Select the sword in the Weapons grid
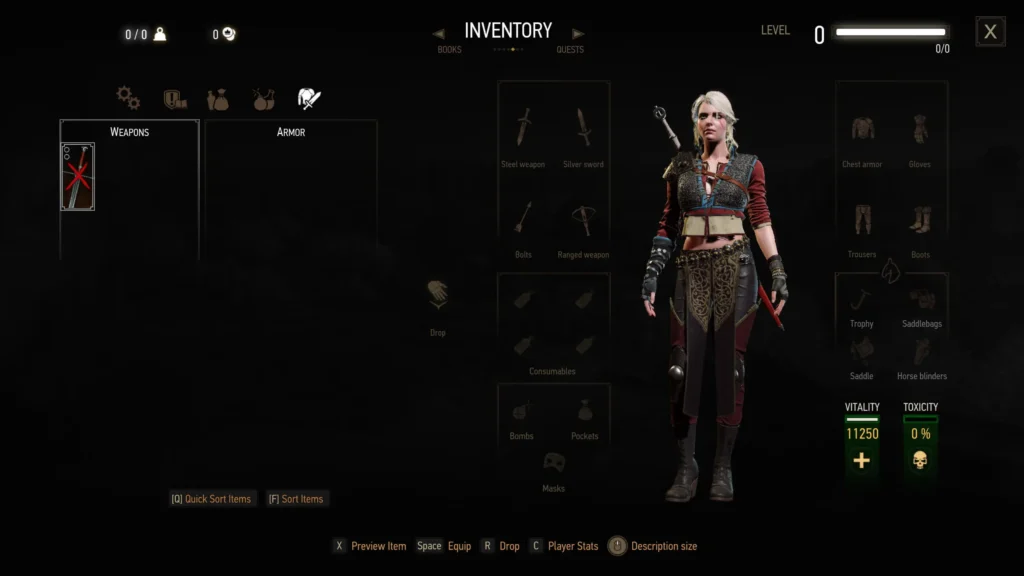 [x=78, y=177]
